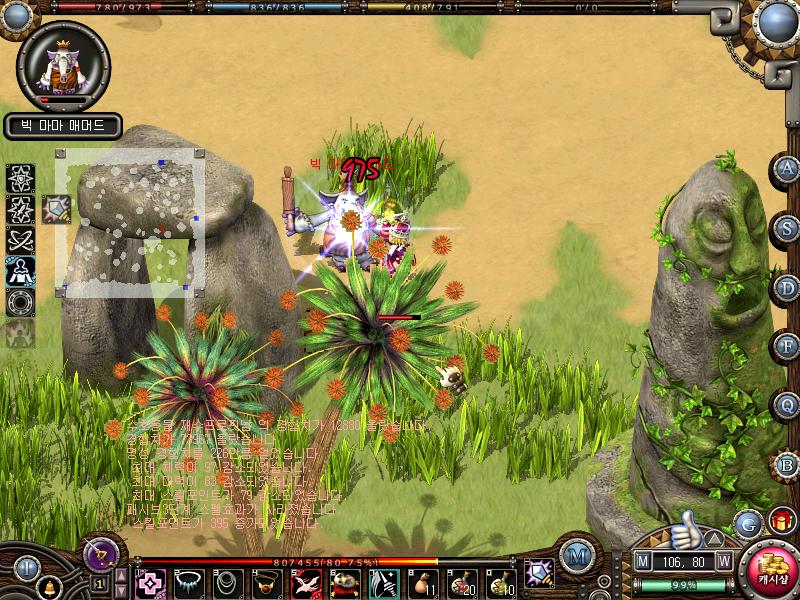The image size is (800, 600).
Task: Open the B shortcut button
Action: point(788,465)
